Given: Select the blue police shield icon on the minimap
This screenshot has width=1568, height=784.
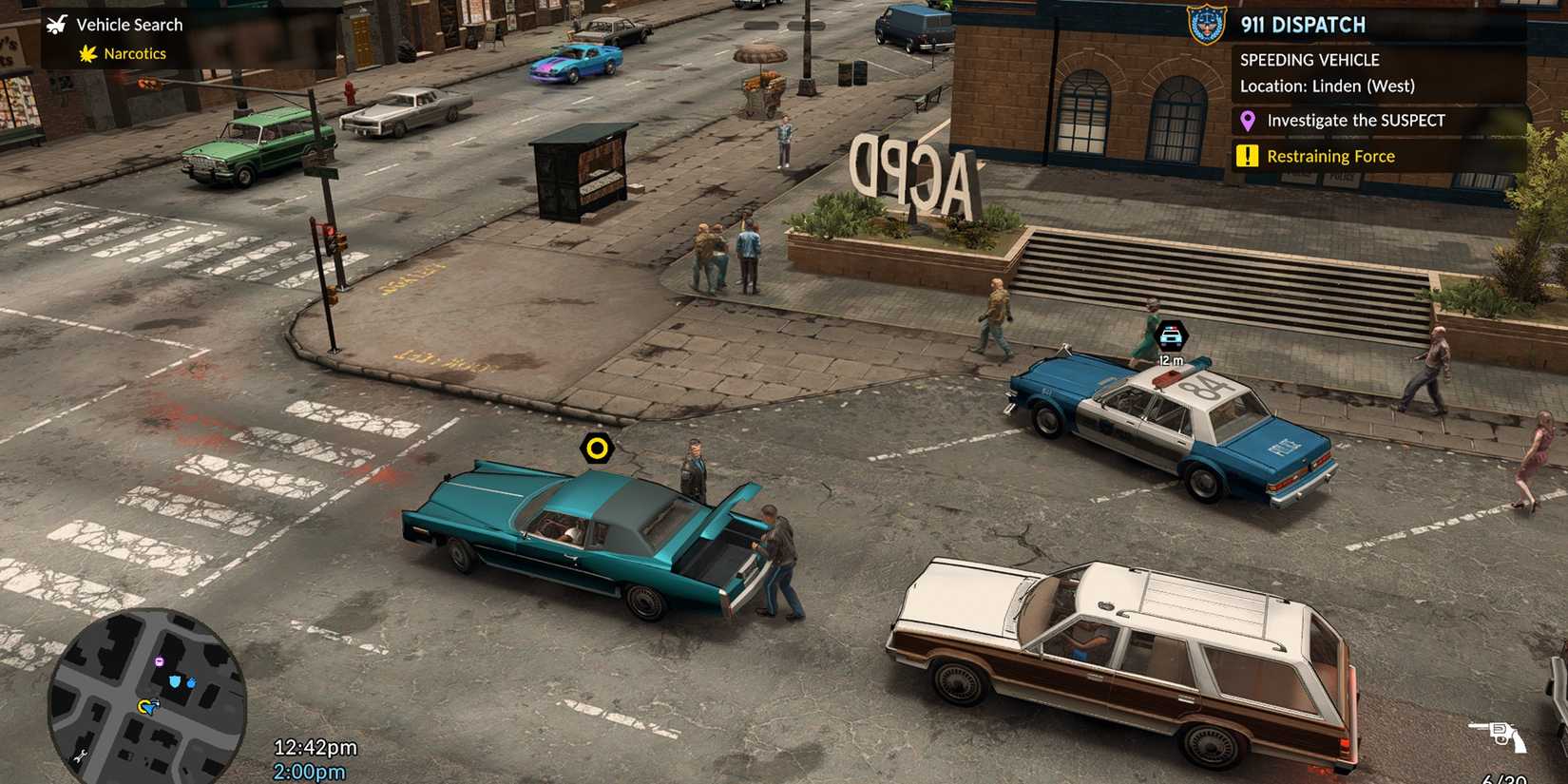Looking at the screenshot, I should click(174, 681).
